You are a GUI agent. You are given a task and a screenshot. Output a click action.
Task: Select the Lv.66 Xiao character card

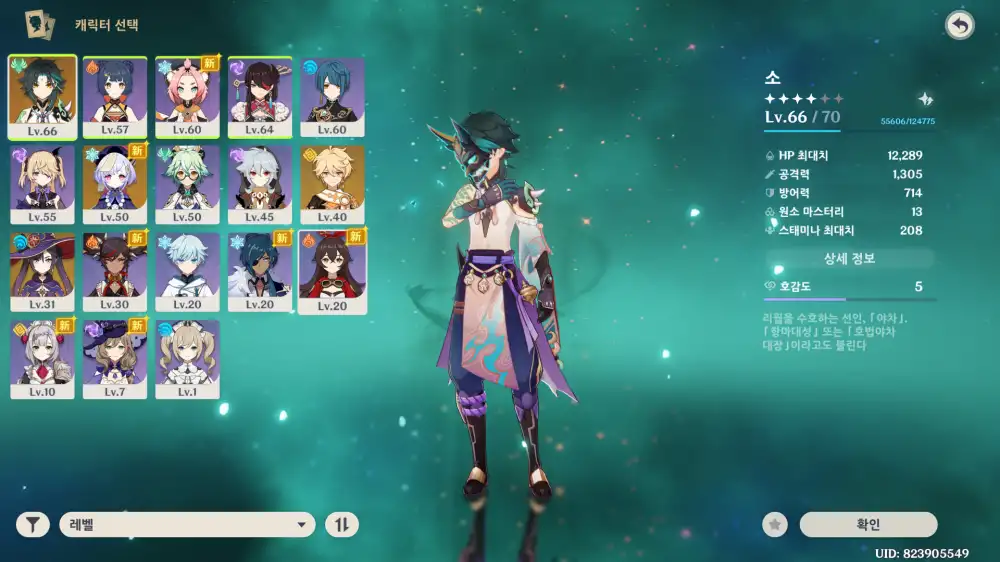coord(40,95)
